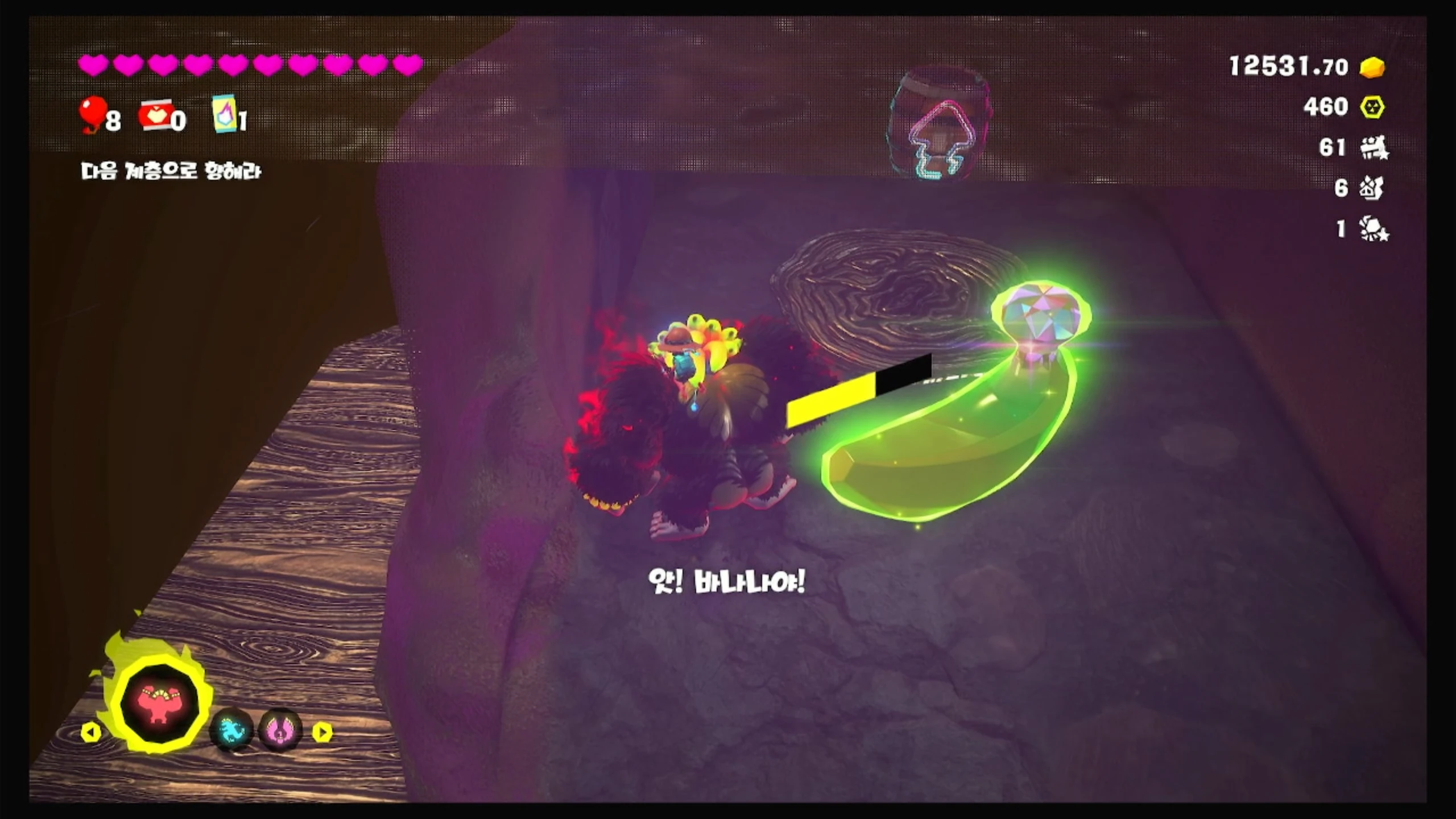Screen dimensions: 1456x819
Task: Click the right arrow of the Bananza selector
Action: pyautogui.click(x=322, y=732)
